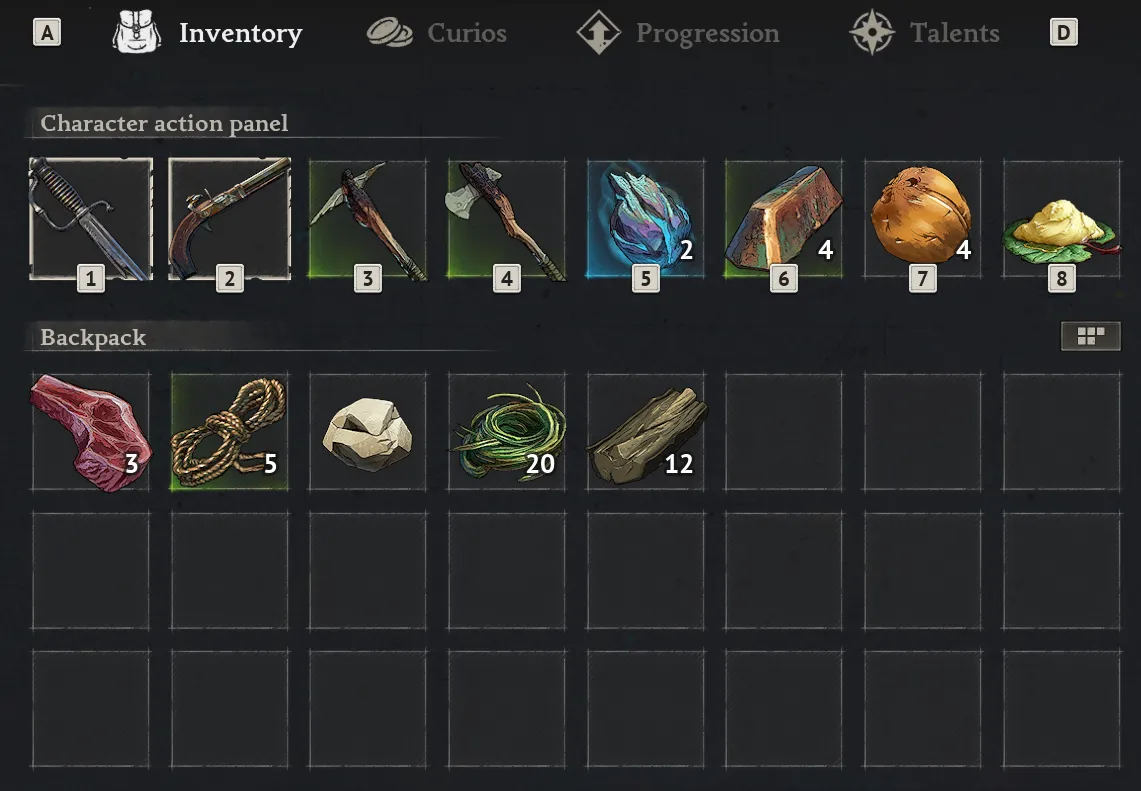Choose the pickaxe in the action panel
1141x791 pixels.
point(367,219)
